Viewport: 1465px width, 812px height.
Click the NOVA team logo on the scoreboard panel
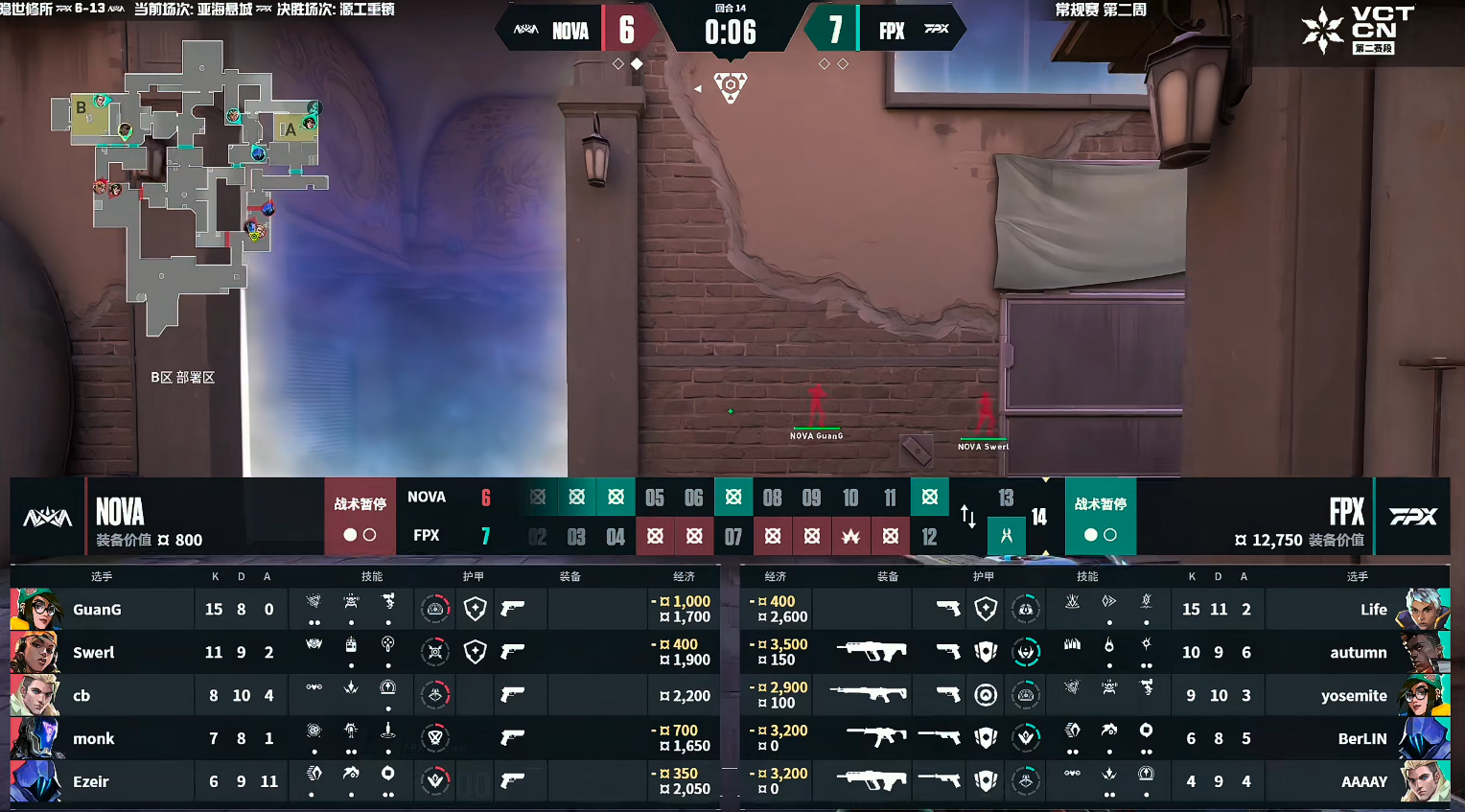(x=47, y=518)
